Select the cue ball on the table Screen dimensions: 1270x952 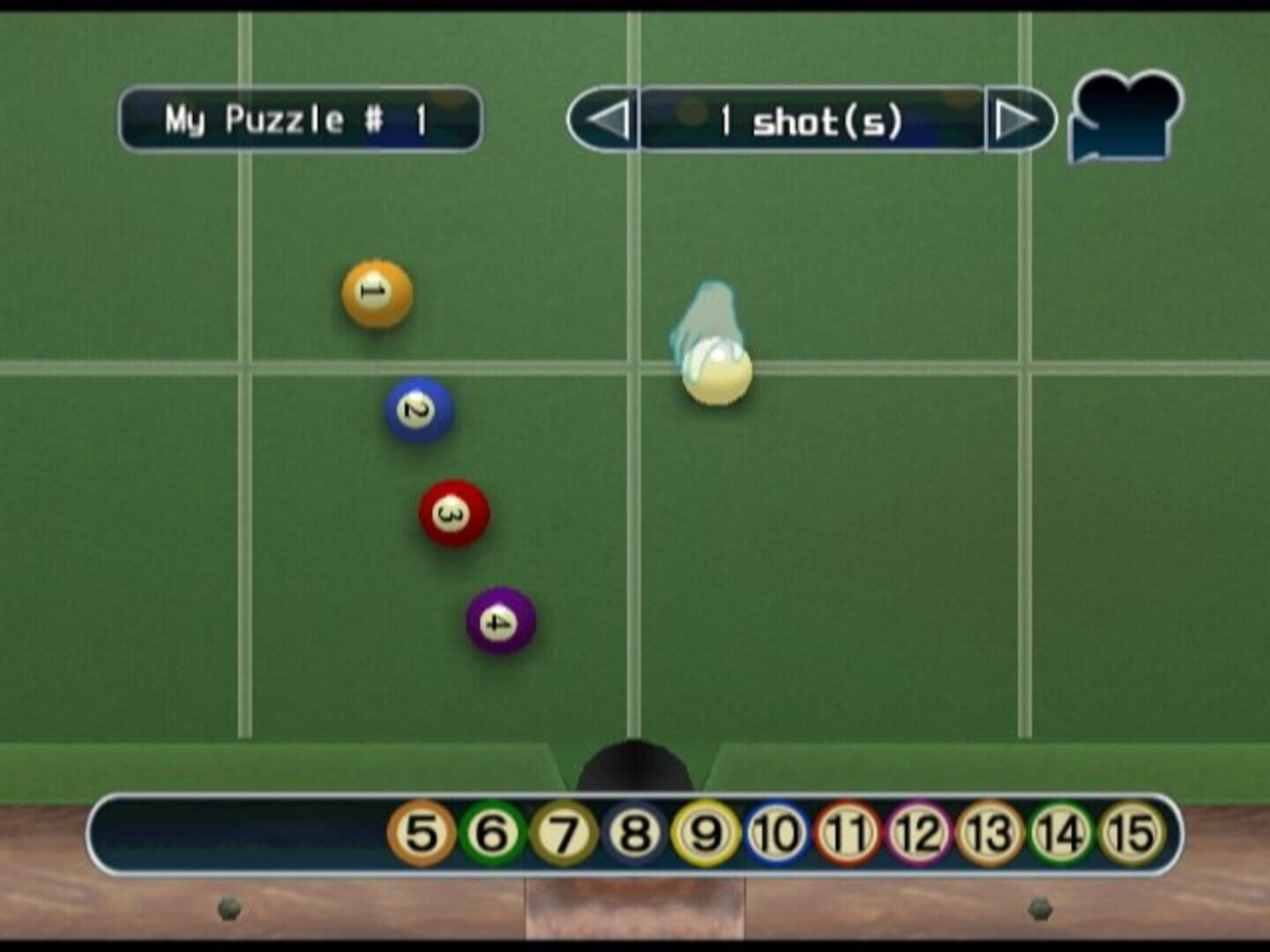716,373
